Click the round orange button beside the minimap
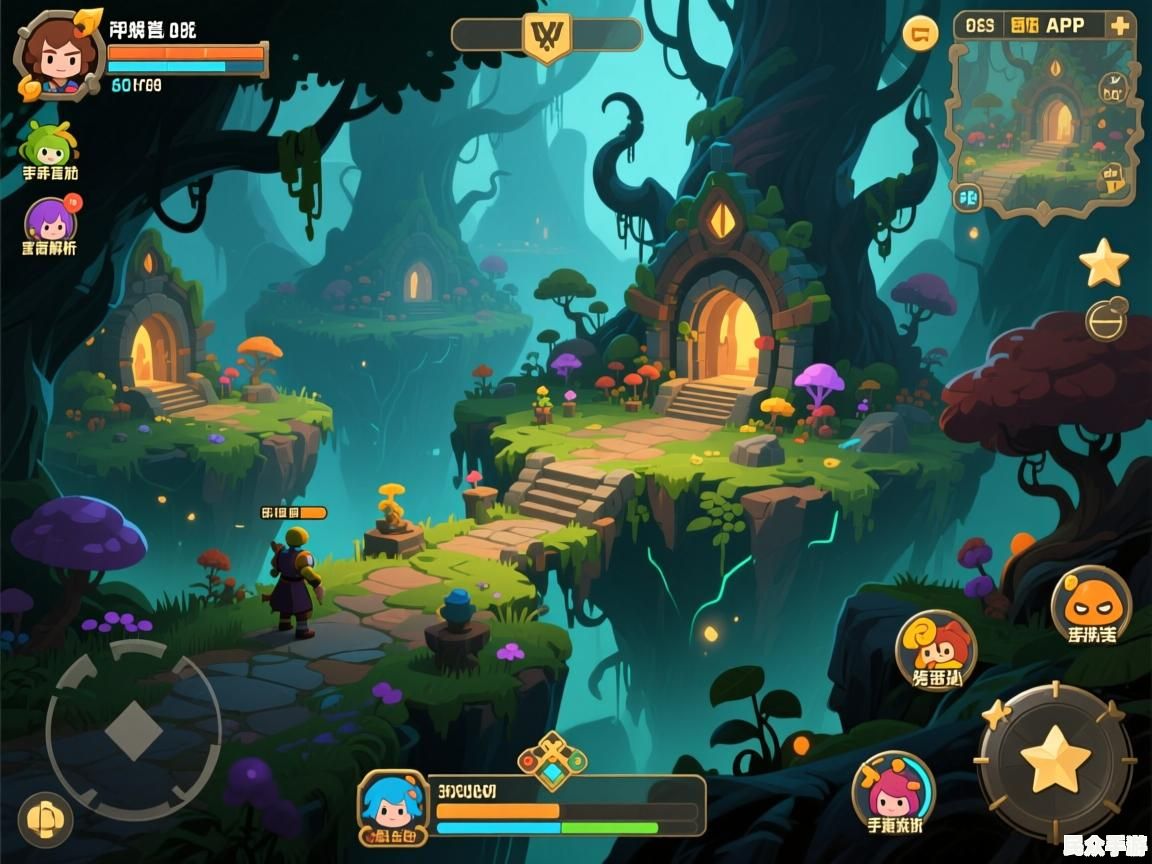 920,33
